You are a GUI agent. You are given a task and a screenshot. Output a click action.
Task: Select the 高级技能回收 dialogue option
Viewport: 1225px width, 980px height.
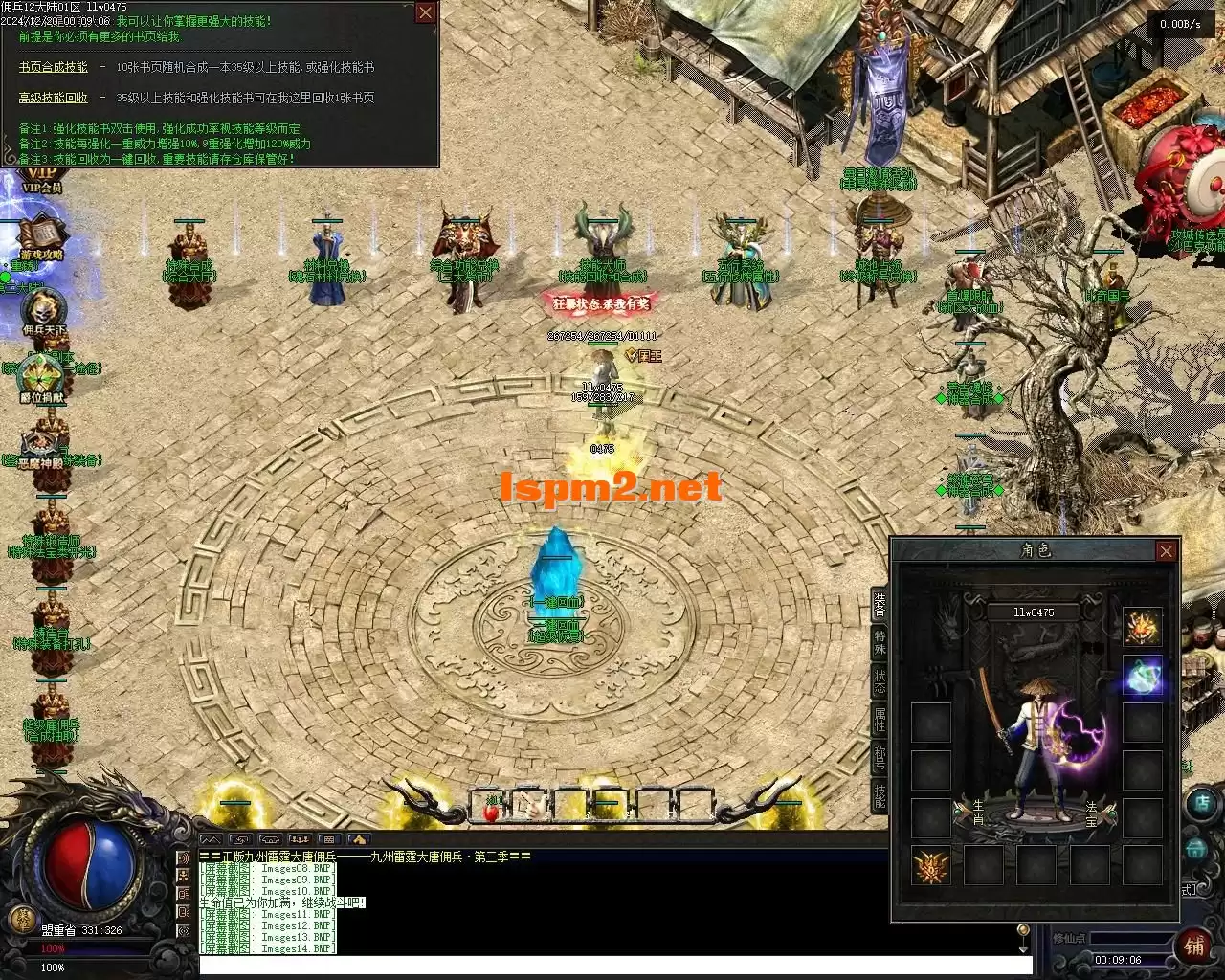point(53,98)
